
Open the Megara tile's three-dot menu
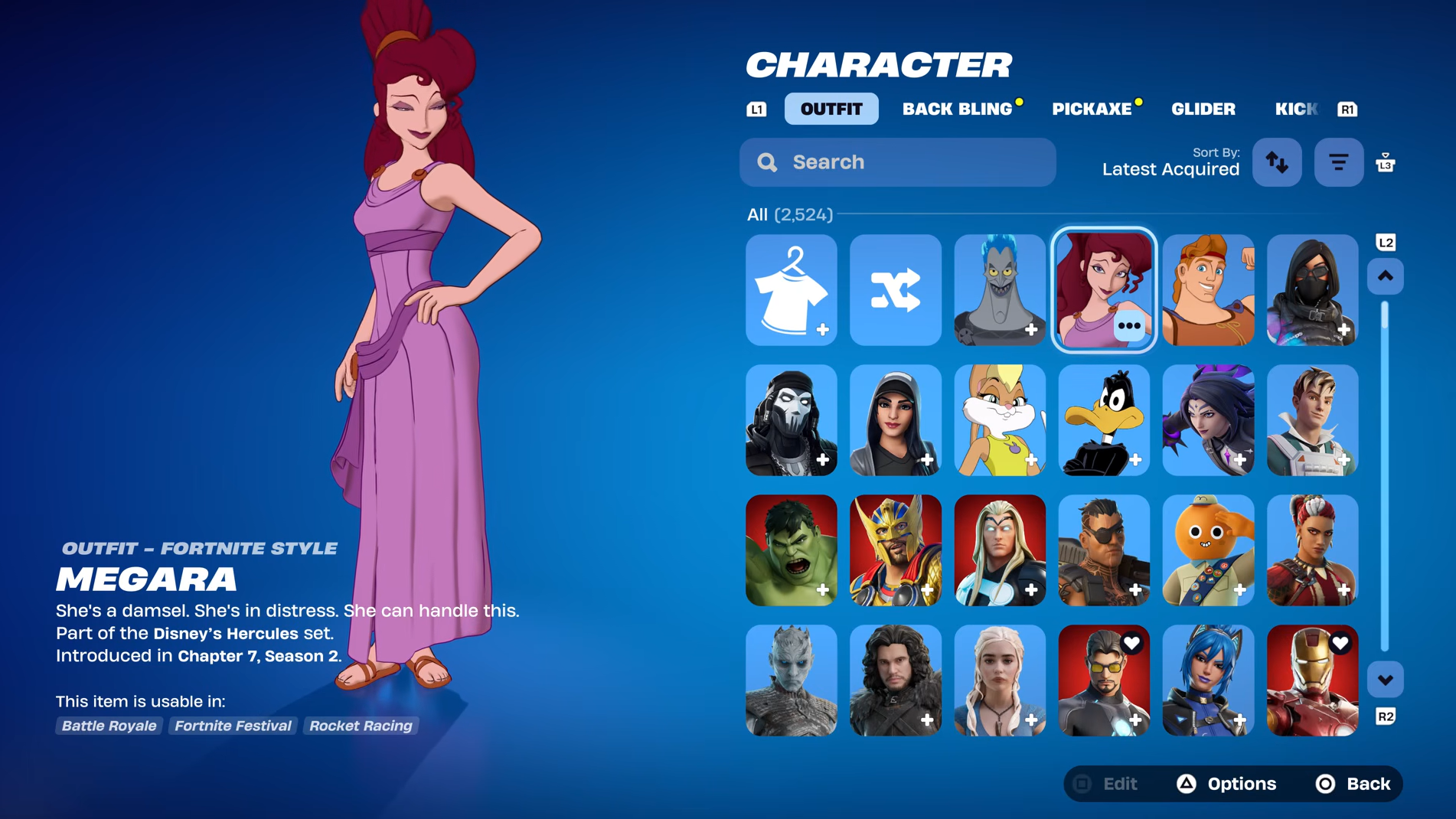coord(1129,326)
